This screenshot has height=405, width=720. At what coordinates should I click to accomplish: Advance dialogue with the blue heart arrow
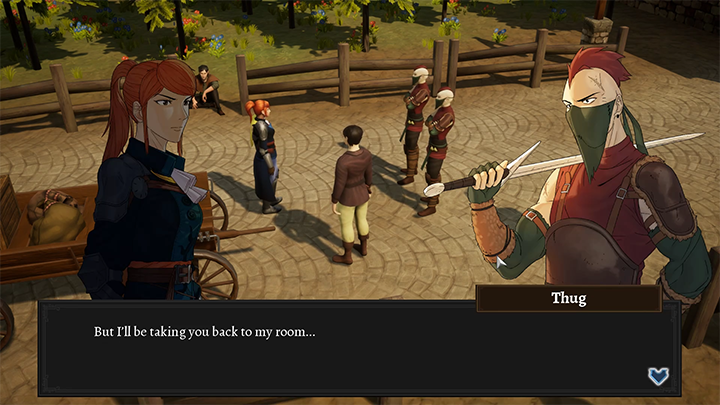point(657,376)
